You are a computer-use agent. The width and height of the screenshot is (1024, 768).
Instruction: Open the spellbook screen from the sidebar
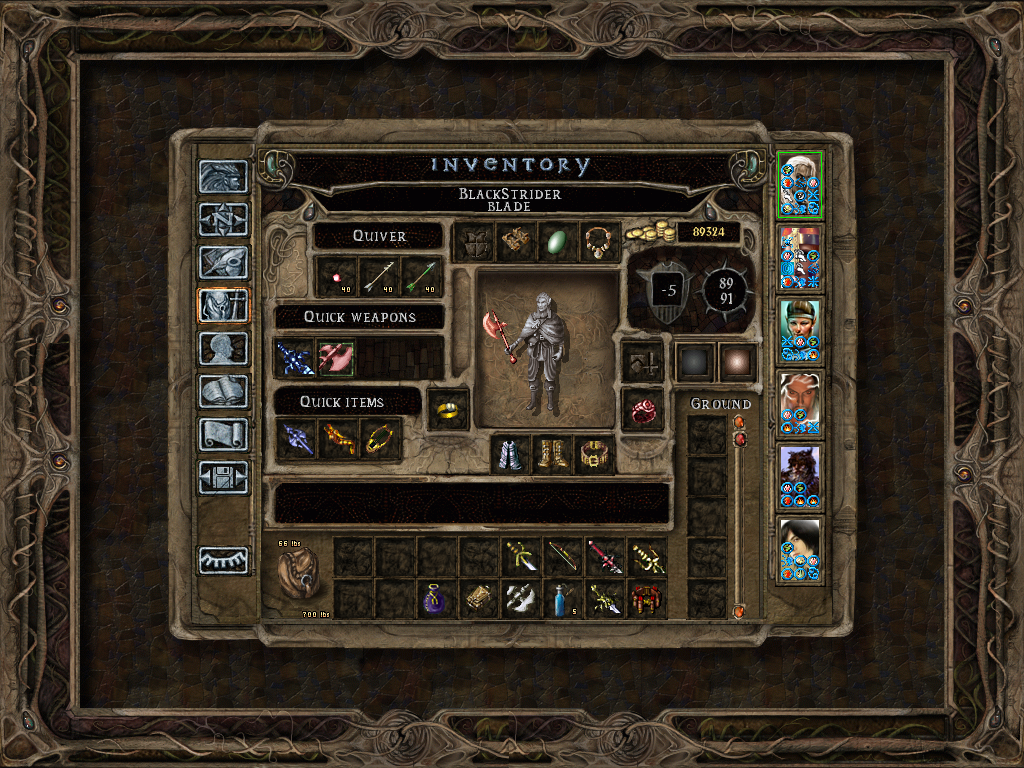[x=223, y=391]
